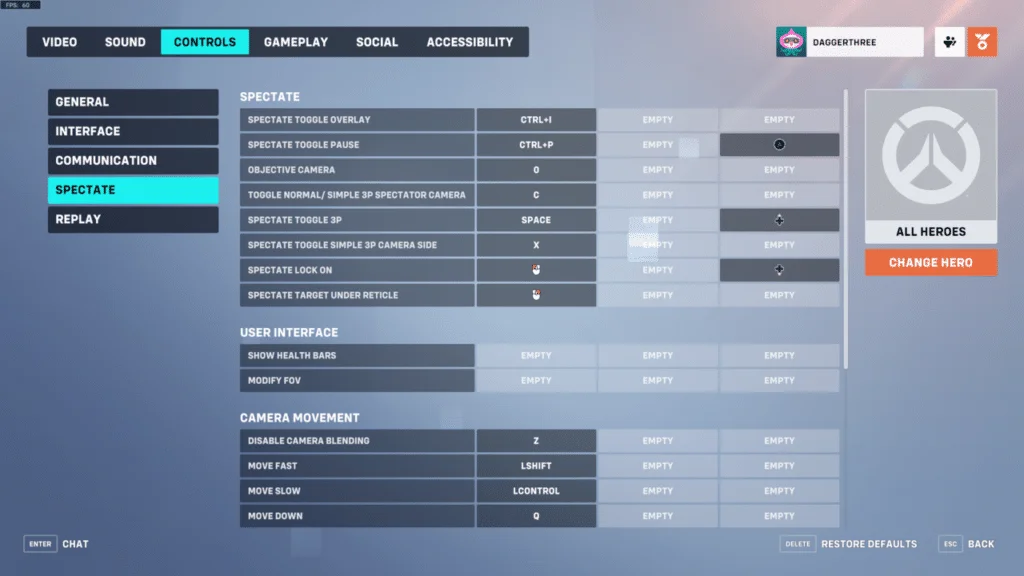The image size is (1024, 576).
Task: Click the Change Hero button
Action: click(931, 263)
